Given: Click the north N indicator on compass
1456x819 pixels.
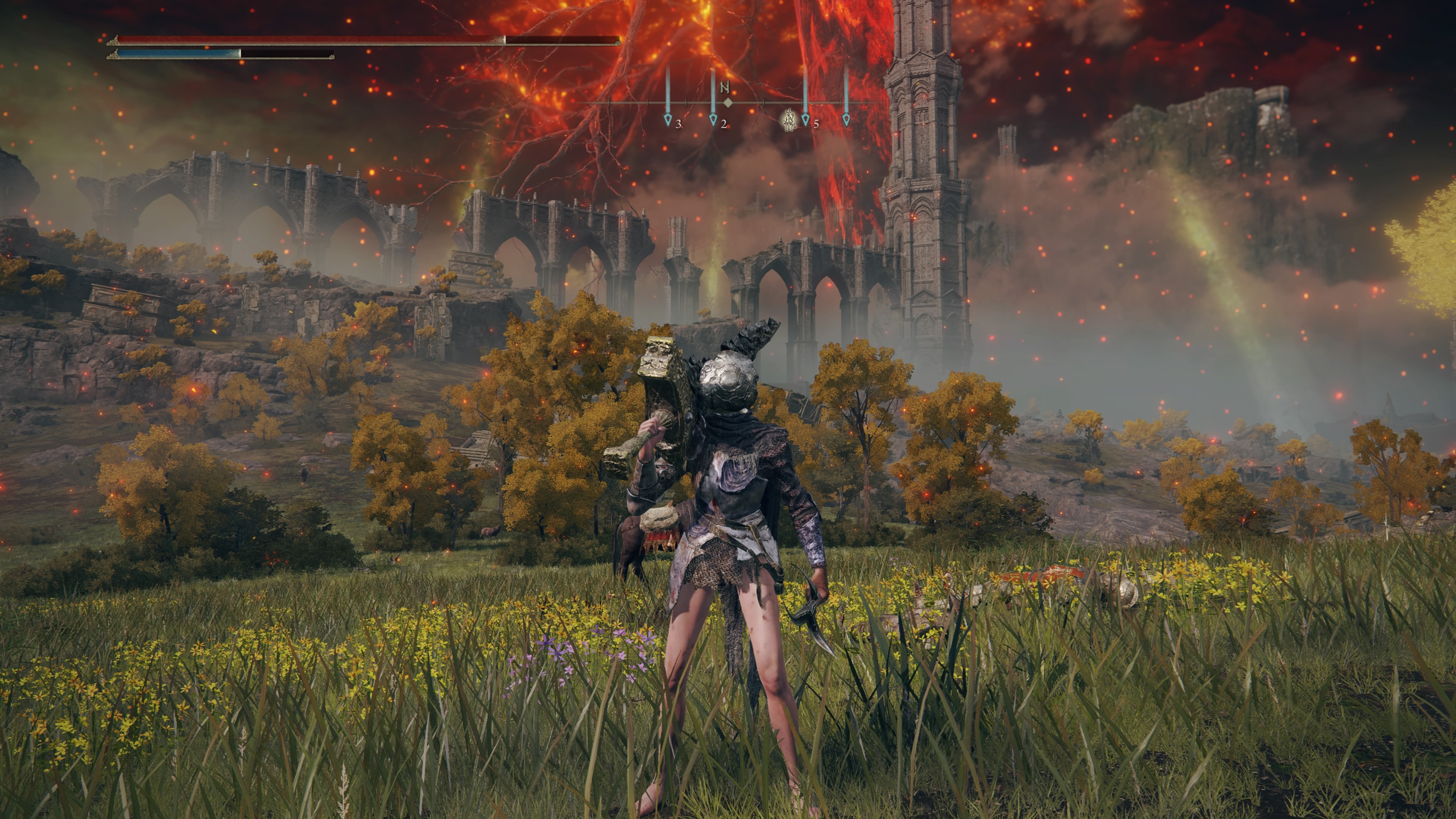Looking at the screenshot, I should [725, 87].
